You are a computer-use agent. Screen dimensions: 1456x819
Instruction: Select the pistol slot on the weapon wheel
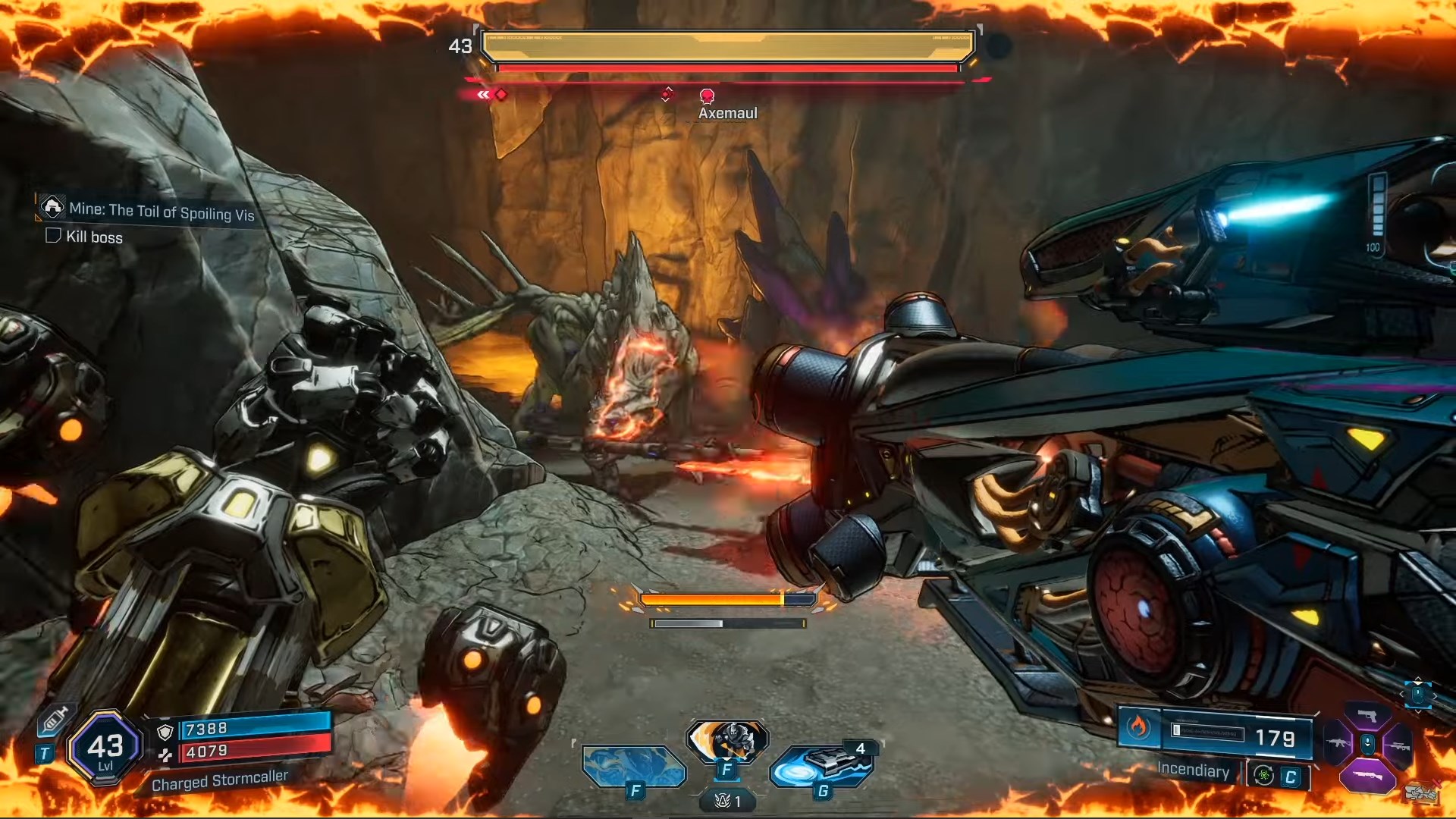point(1368,716)
